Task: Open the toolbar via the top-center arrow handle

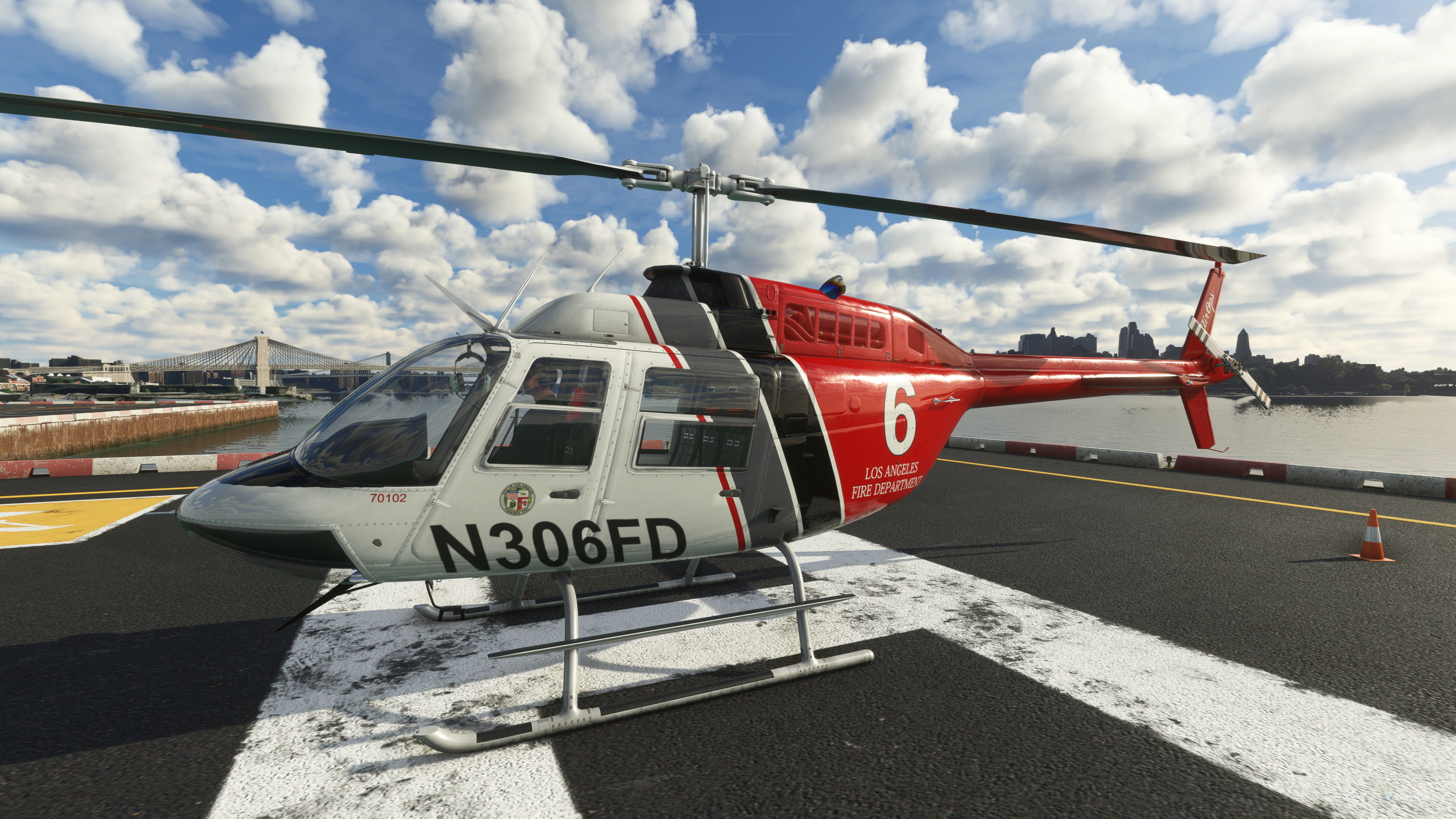Action: pos(728,40)
